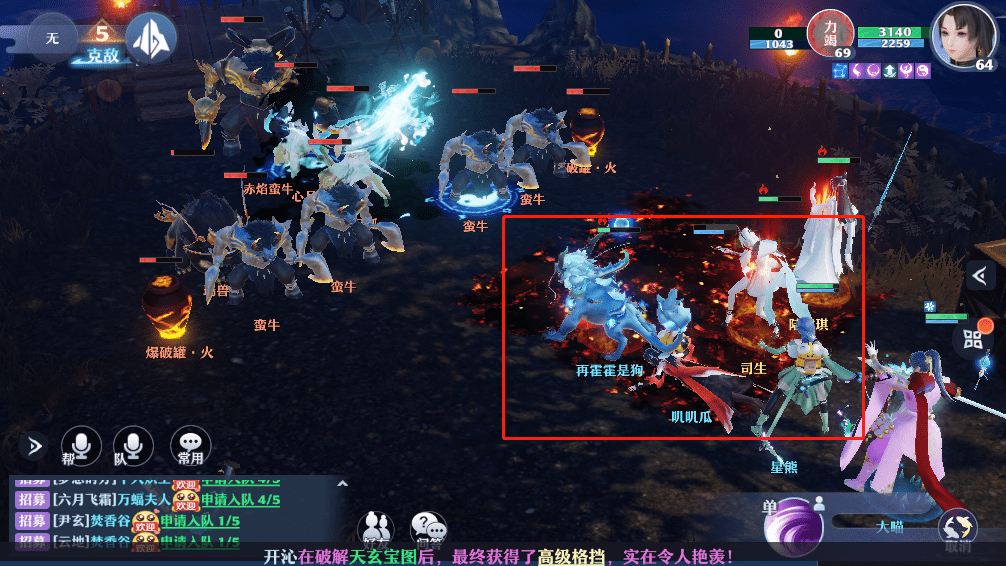The image size is (1006, 566).
Task: Expand the left-side arrow menu
Action: 36,446
